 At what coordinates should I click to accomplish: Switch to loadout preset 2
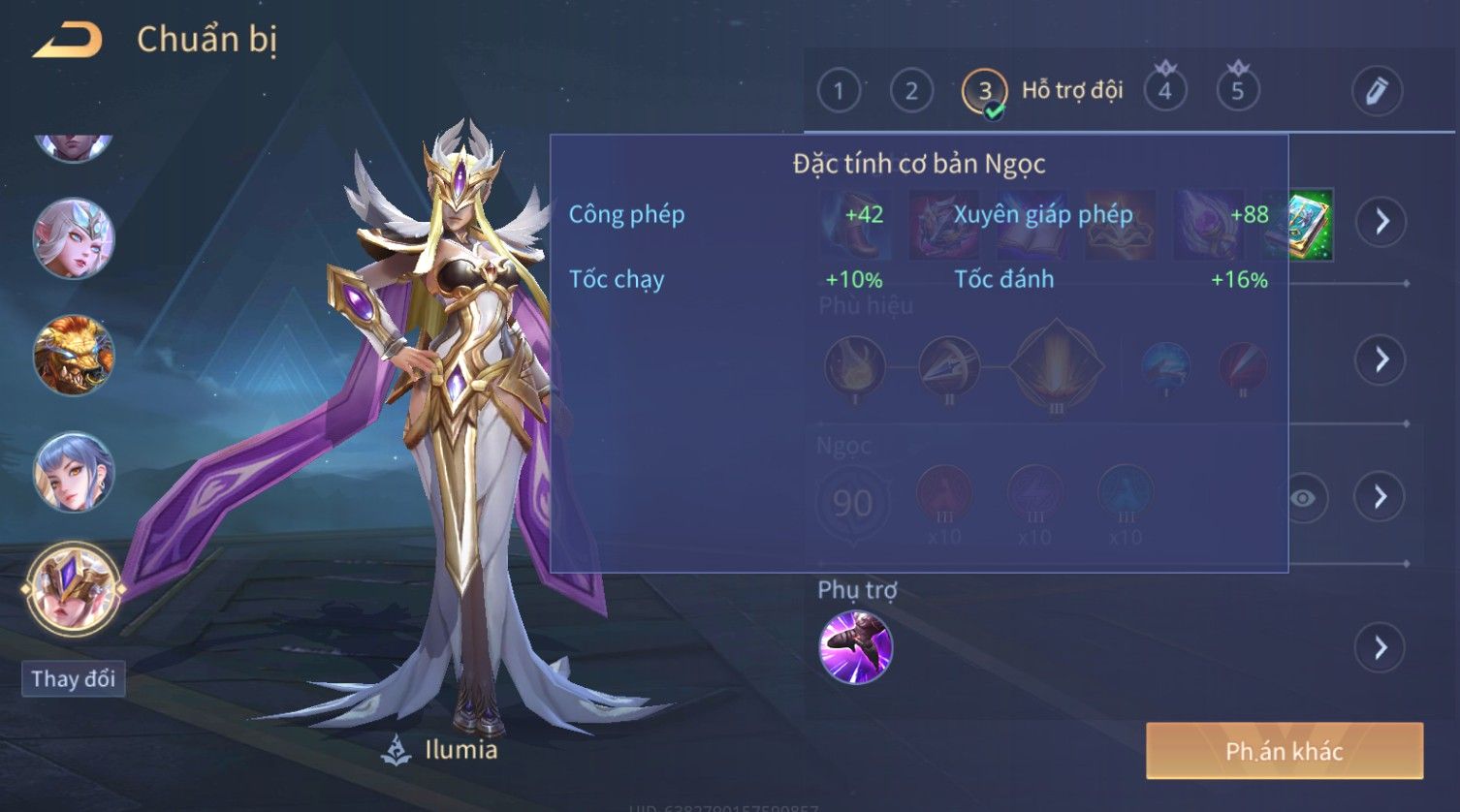pyautogui.click(x=911, y=91)
